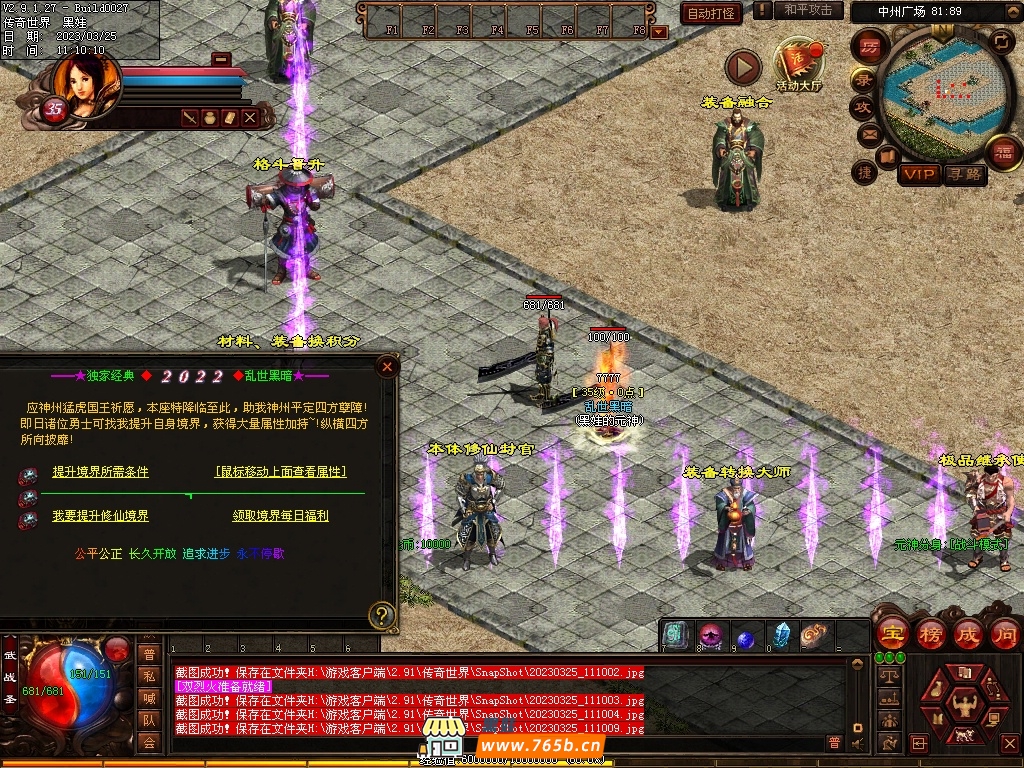Open the VIP panel
Viewport: 1024px width, 768px height.
918,175
